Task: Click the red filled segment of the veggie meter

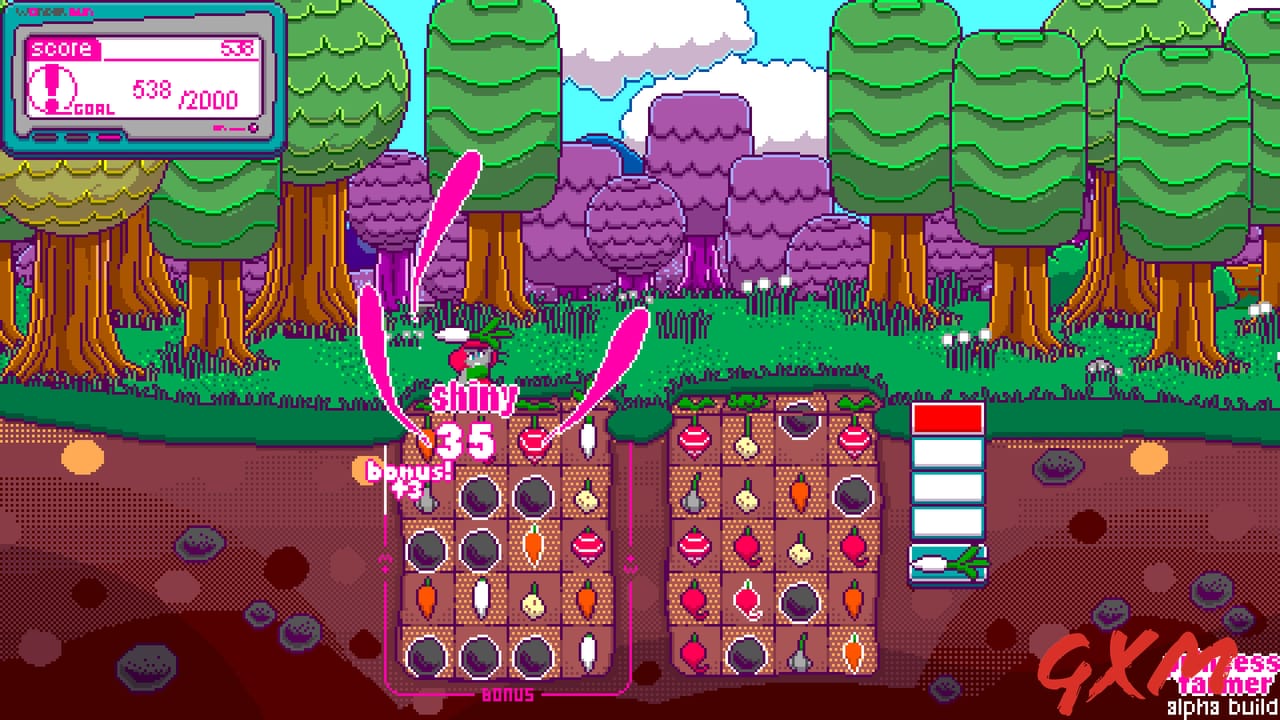Action: [947, 418]
